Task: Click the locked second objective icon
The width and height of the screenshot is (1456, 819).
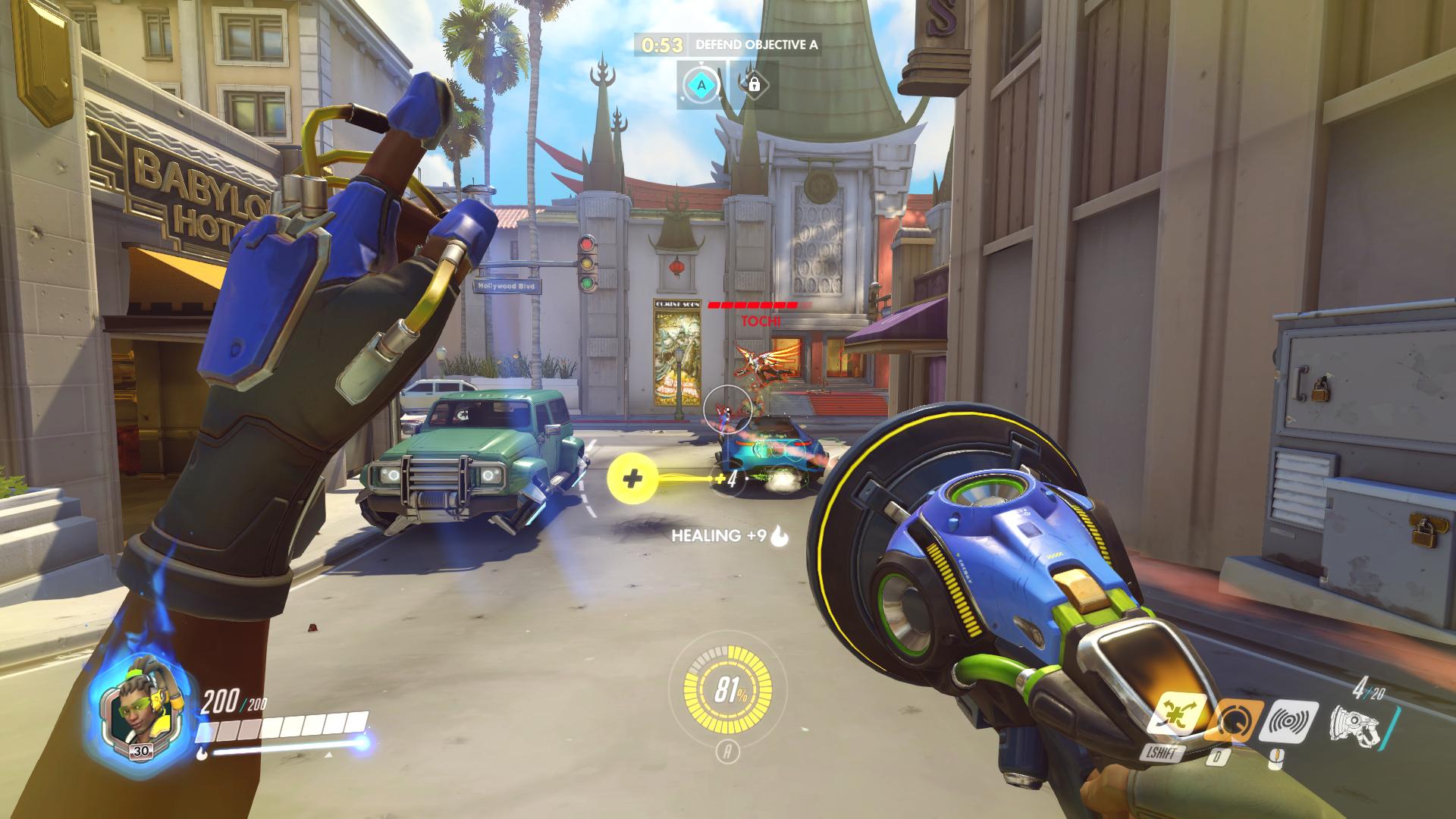Action: tap(754, 84)
